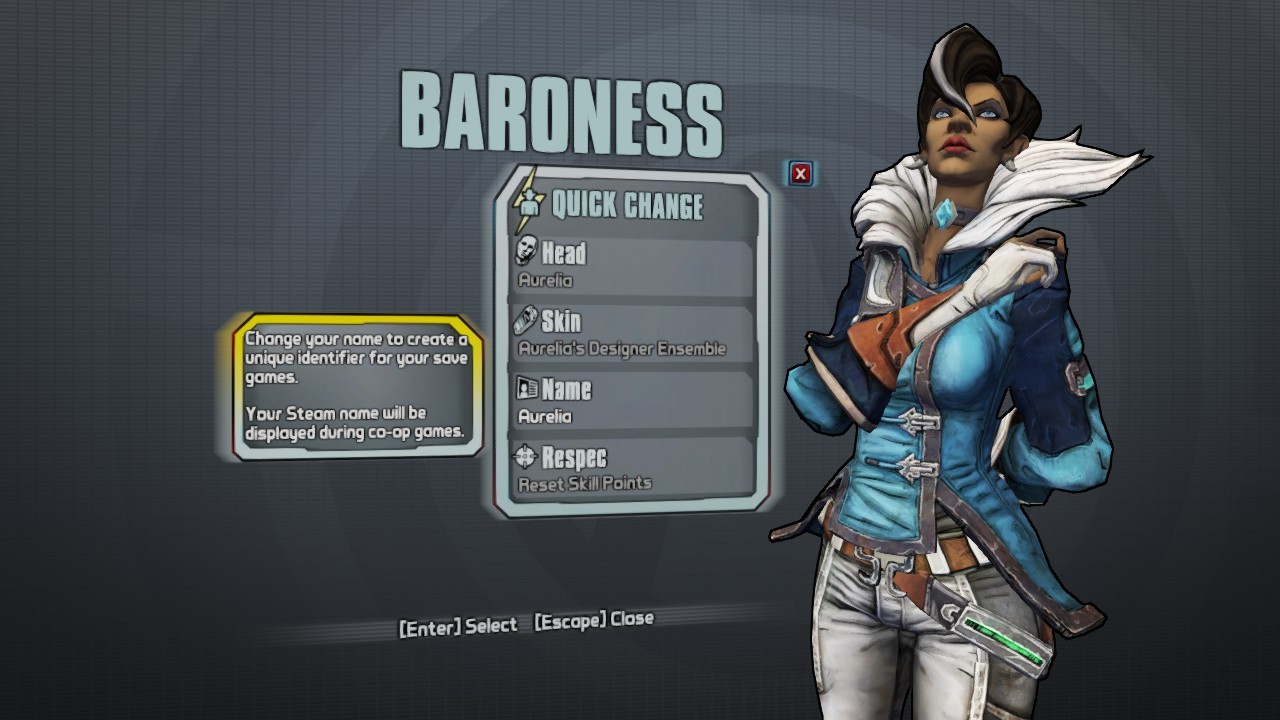Image resolution: width=1280 pixels, height=720 pixels.
Task: Click the crosshair icon beside Respec
Action: click(x=524, y=458)
